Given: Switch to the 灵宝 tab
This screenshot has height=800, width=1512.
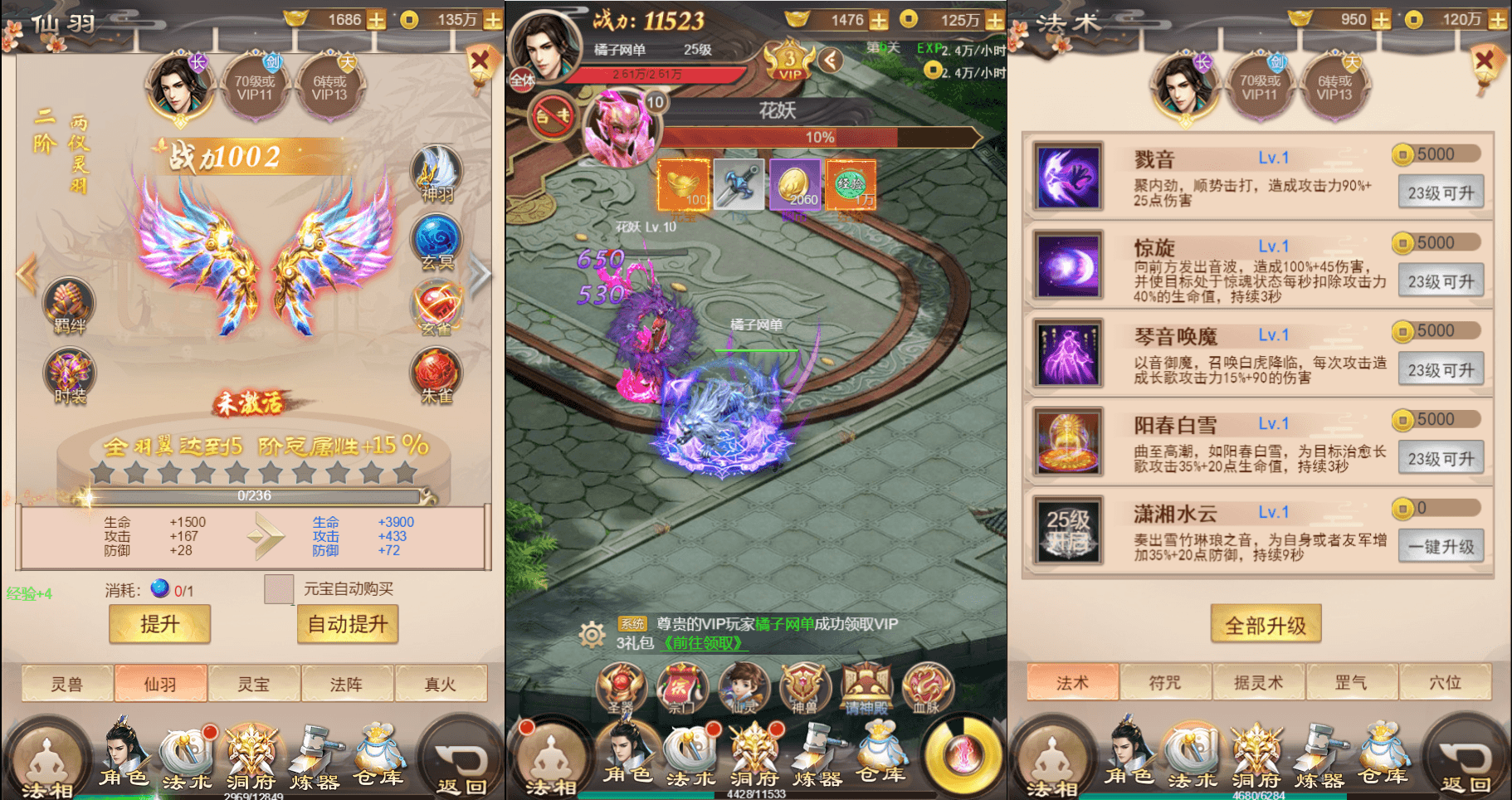Looking at the screenshot, I should tap(254, 682).
